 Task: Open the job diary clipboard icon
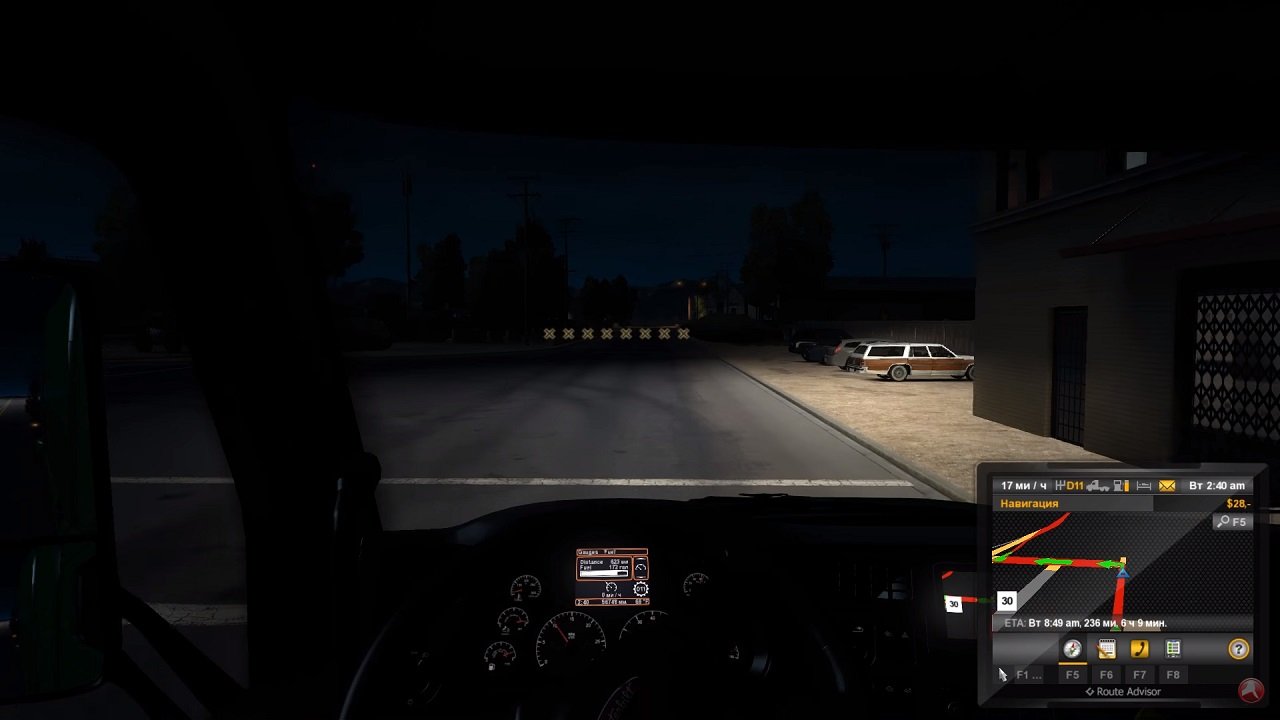[x=1105, y=648]
